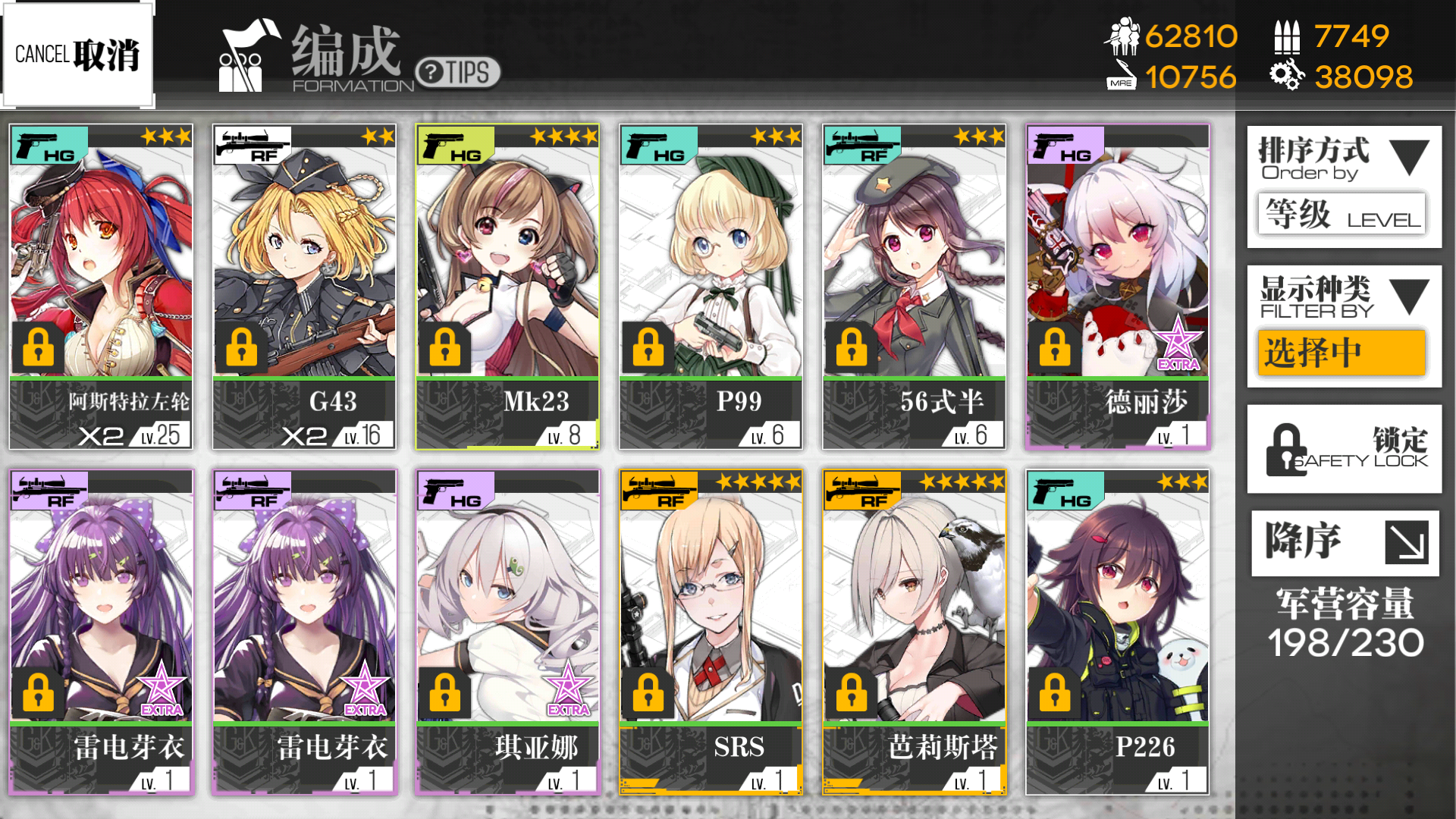
Task: Click the 选择中 filter selection item
Action: (x=1342, y=353)
